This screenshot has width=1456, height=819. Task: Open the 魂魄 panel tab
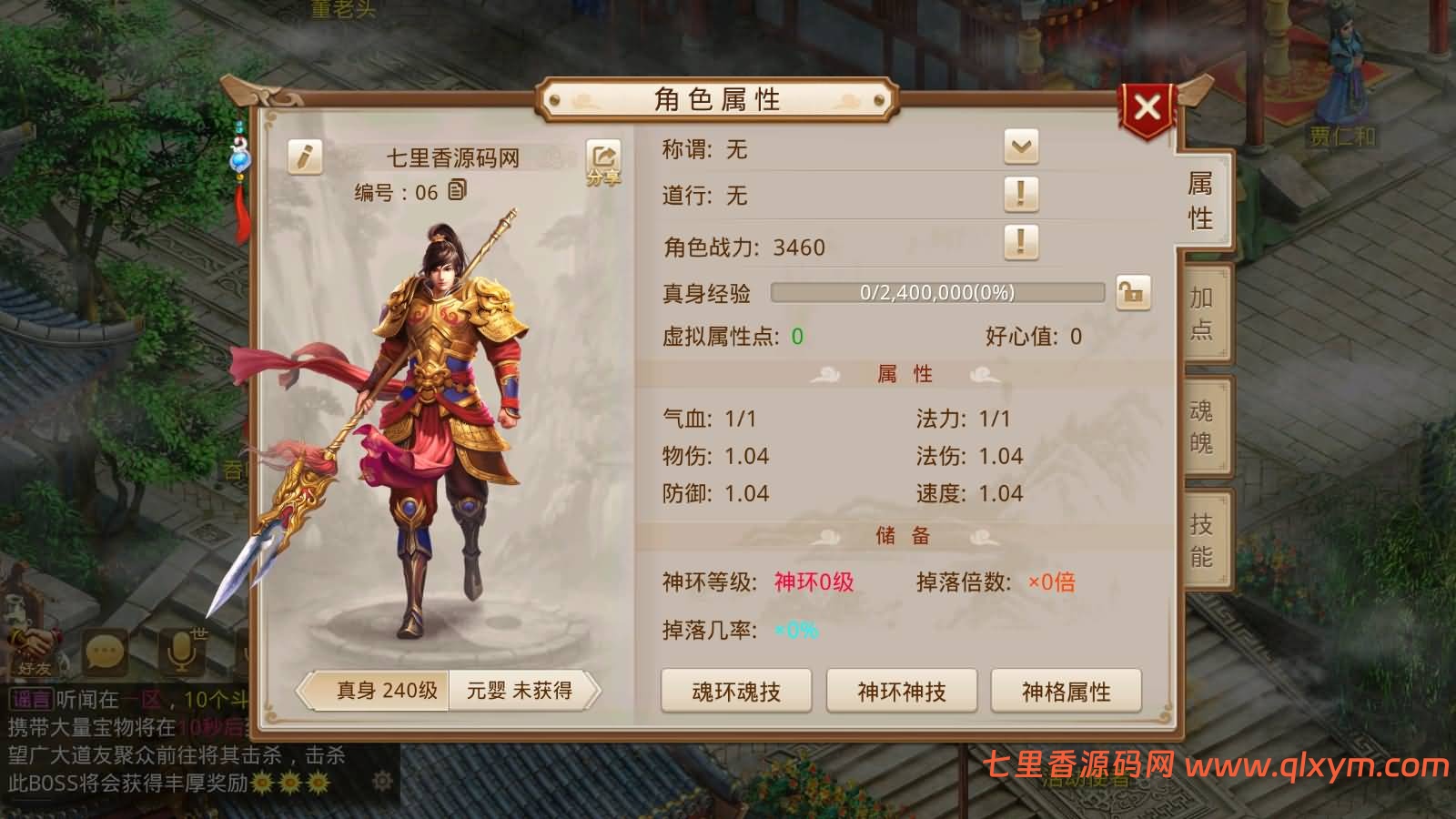pos(1199,428)
